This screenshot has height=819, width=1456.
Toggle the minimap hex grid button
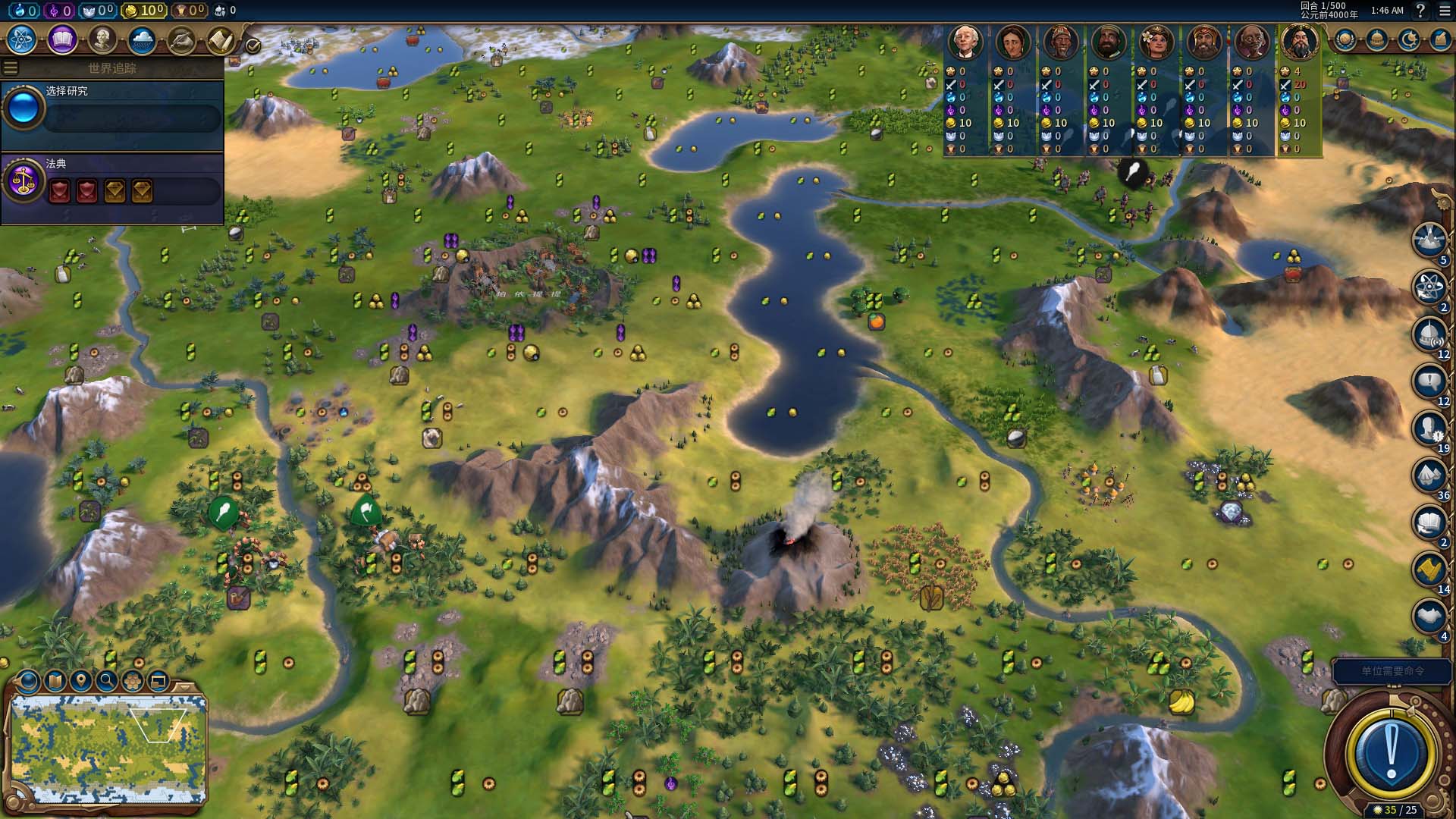133,681
